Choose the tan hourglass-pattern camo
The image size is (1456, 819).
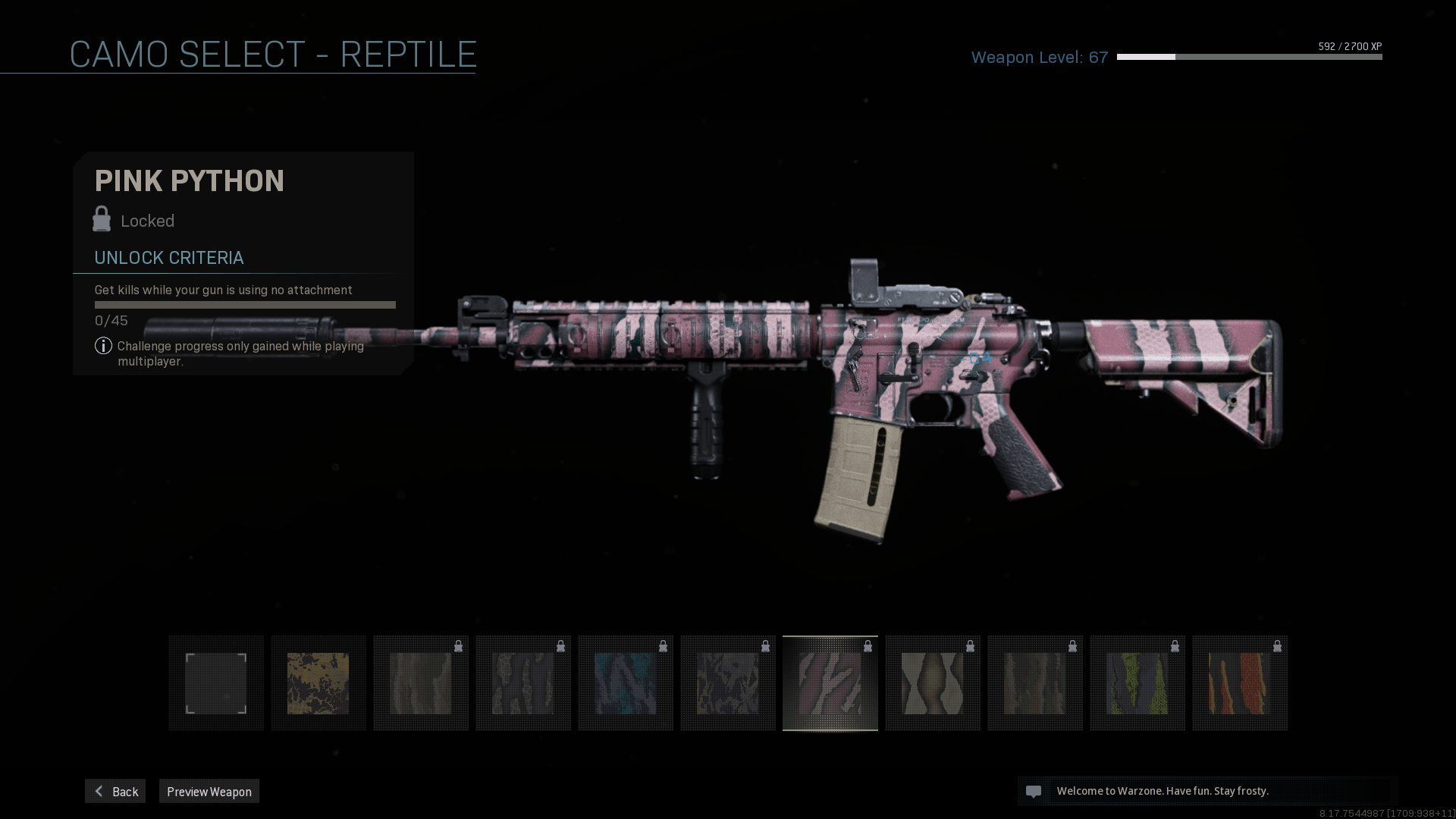[933, 683]
